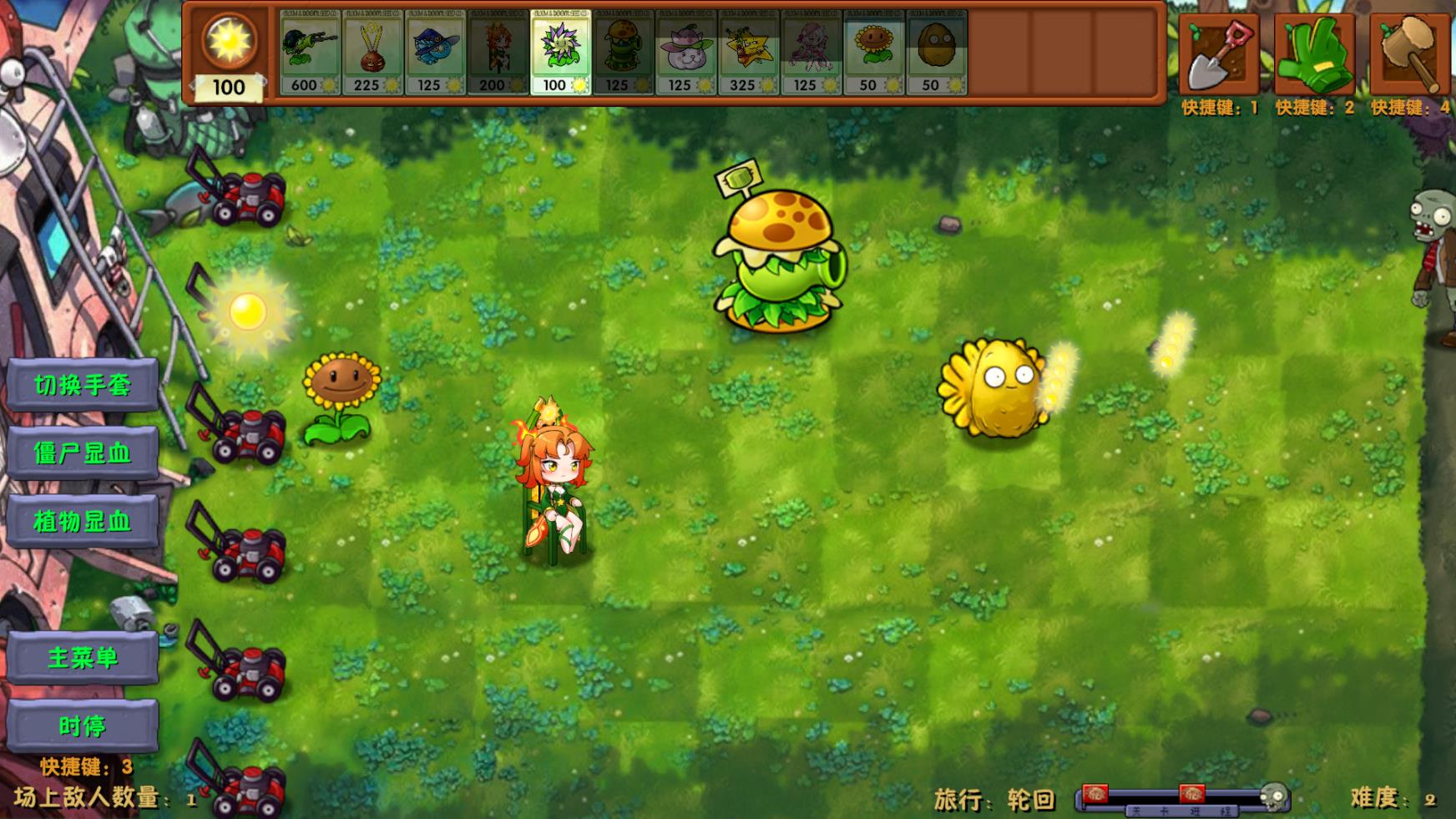
Task: Grab the shovel tool
Action: click(1219, 54)
